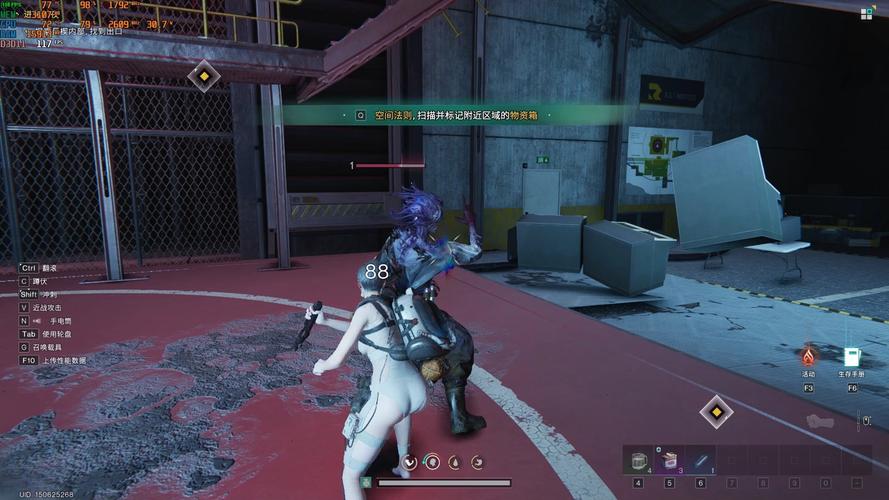This screenshot has width=889, height=500.
Task: Select the jar item in hotbar slot 4
Action: coord(638,460)
